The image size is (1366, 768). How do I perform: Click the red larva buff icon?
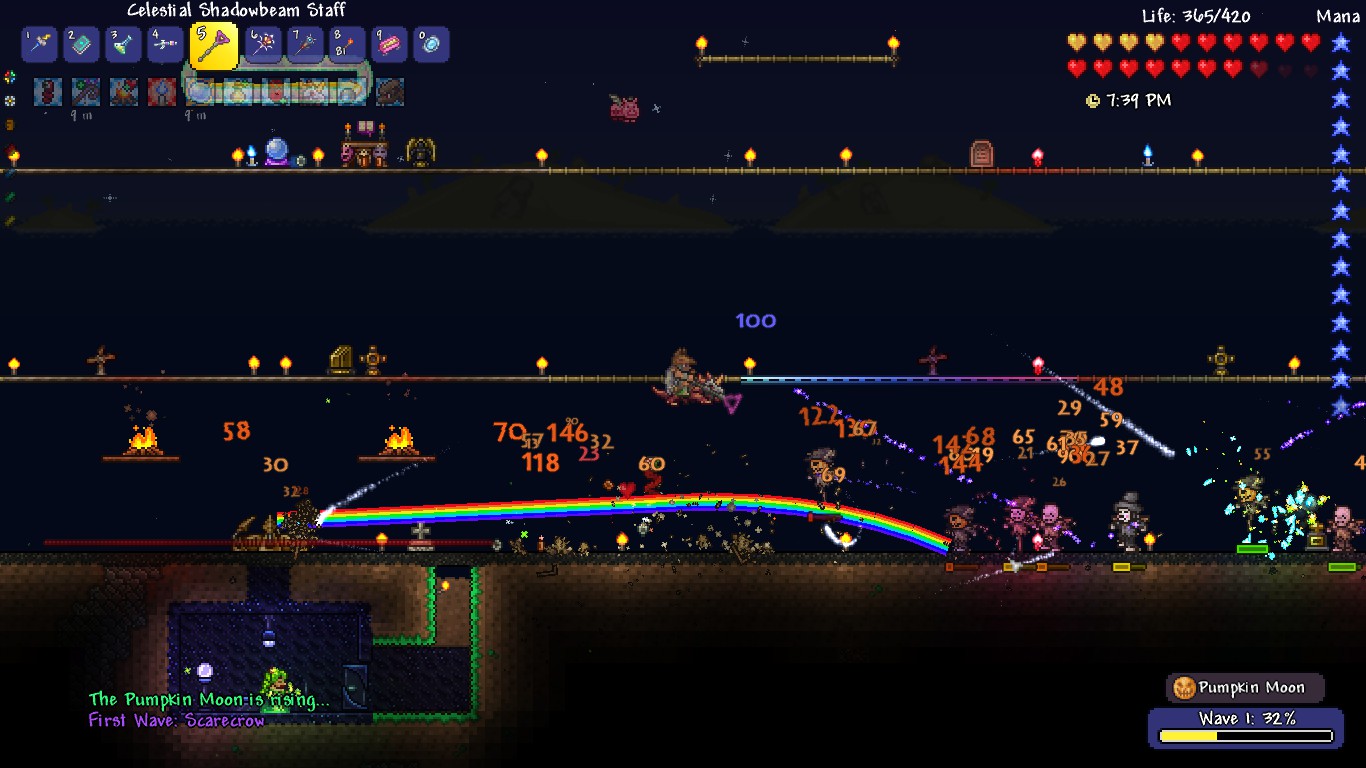coord(48,92)
